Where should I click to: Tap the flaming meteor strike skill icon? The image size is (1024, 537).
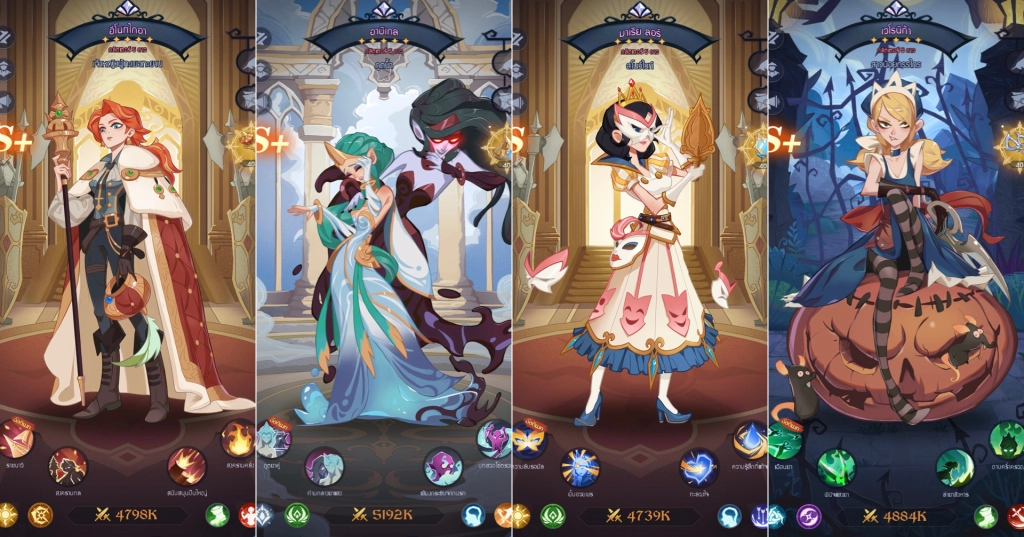(x=186, y=466)
